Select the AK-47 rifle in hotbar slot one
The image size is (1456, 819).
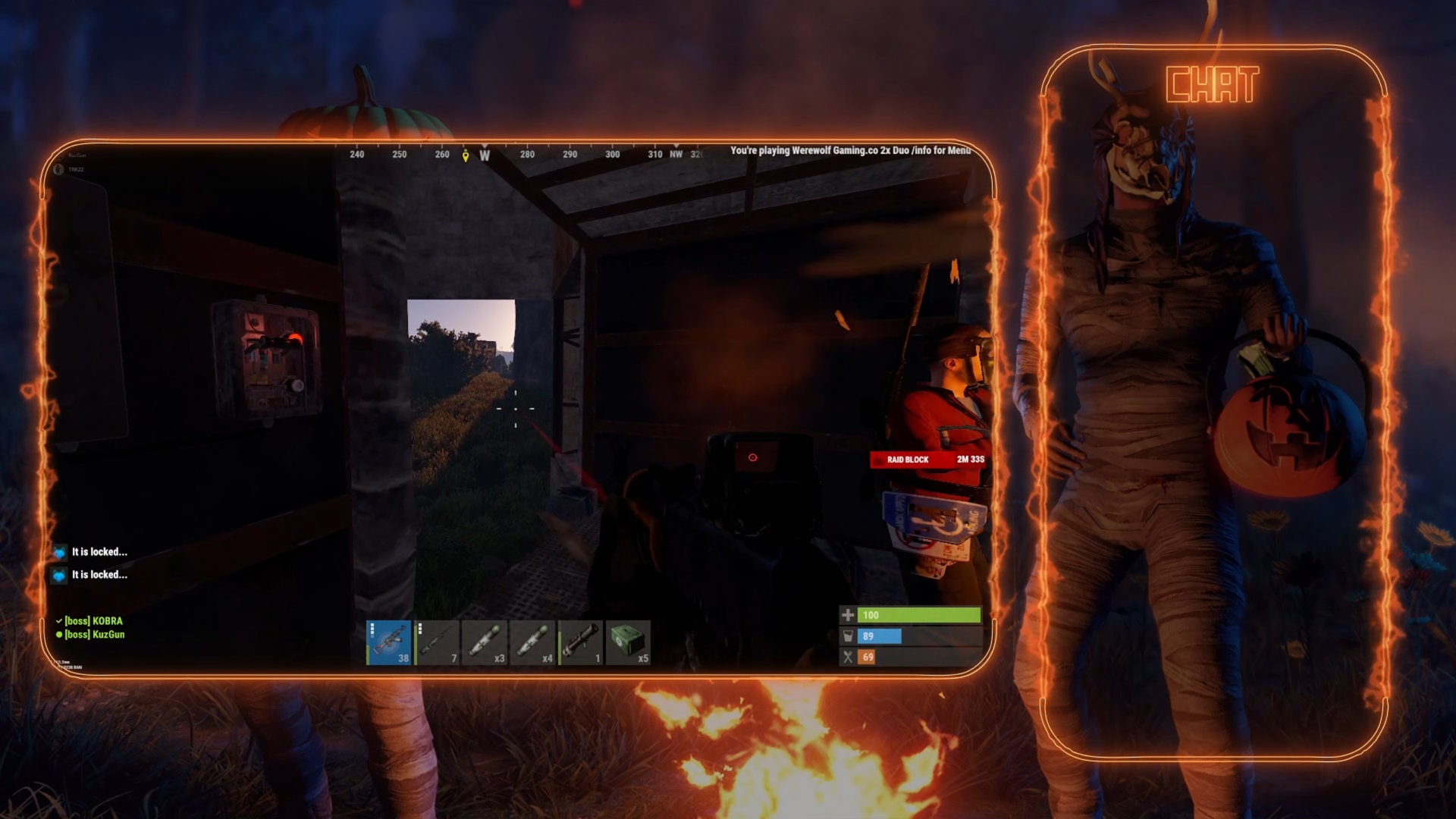coord(389,642)
